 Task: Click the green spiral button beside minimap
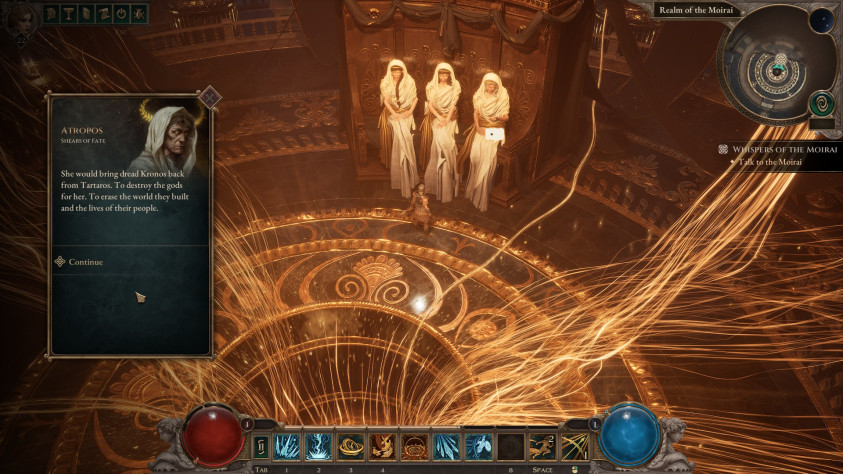tap(822, 103)
